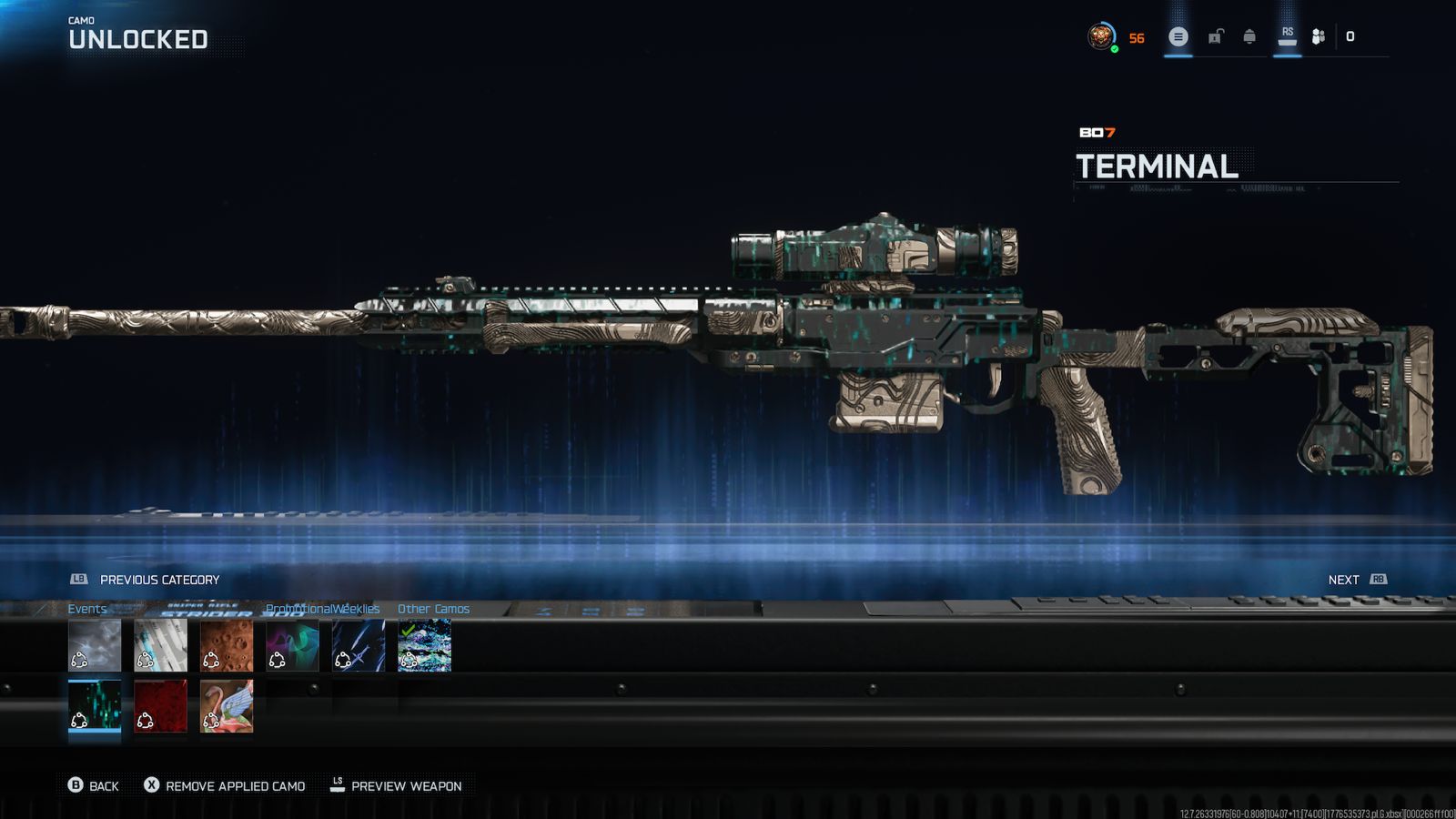
Task: Select the orange cratered camo thumbnail
Action: (x=227, y=645)
